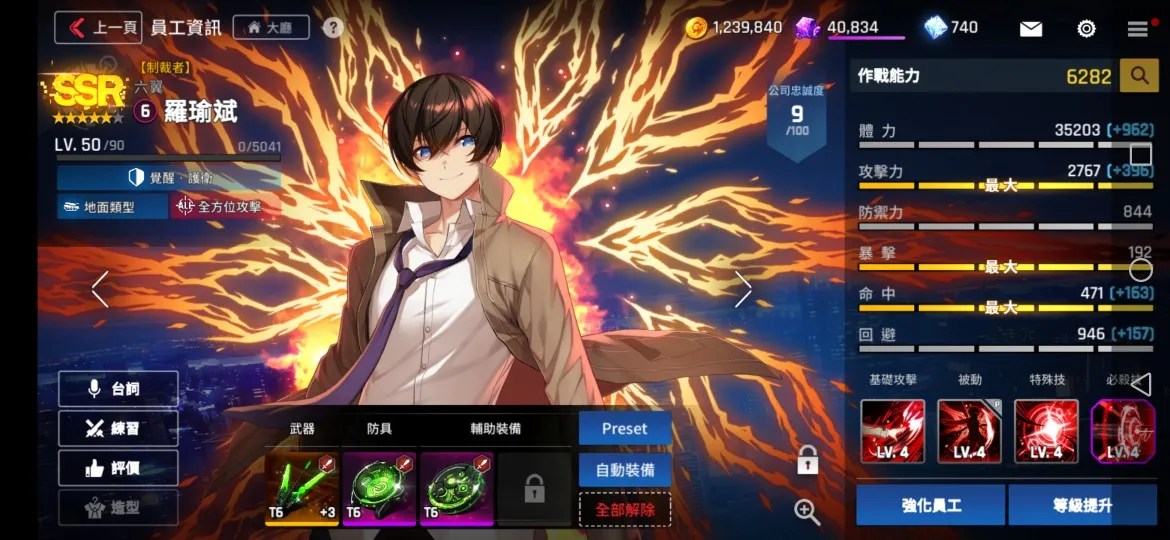This screenshot has width=1170, height=540.
Task: Open the question mark help icon
Action: [x=333, y=27]
